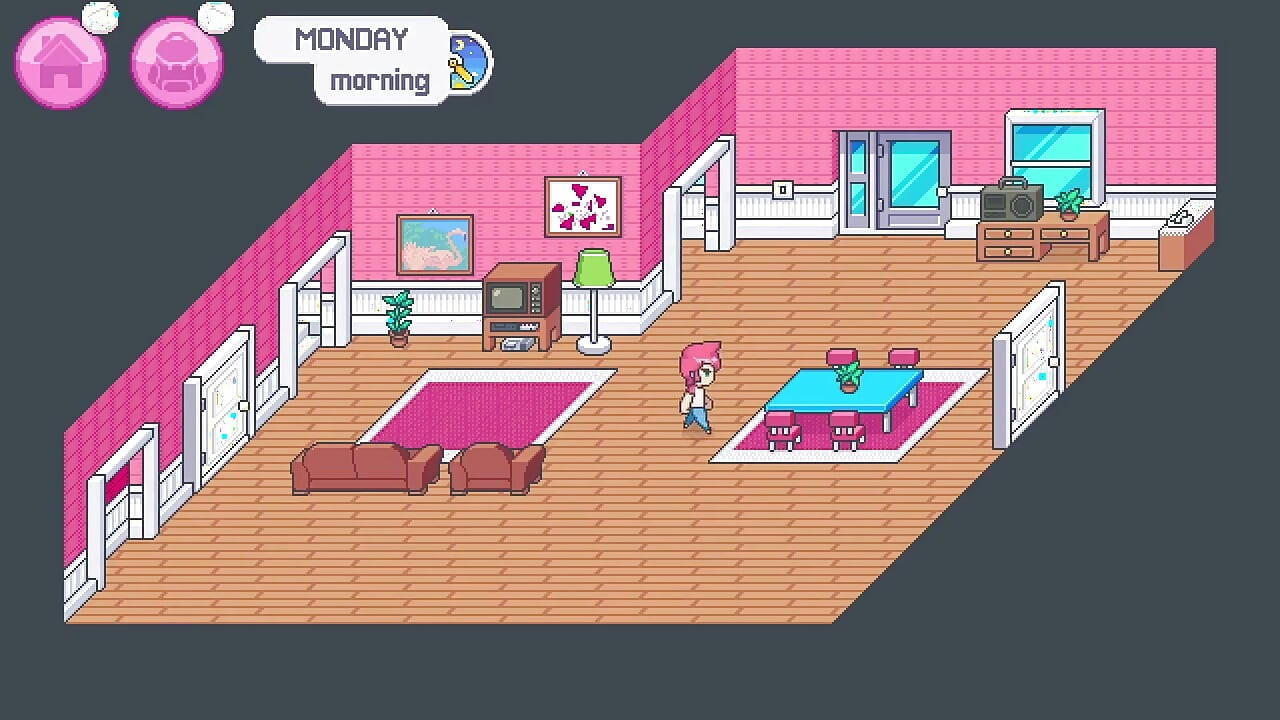
Task: Click the MONDAY label in the banner
Action: point(352,40)
